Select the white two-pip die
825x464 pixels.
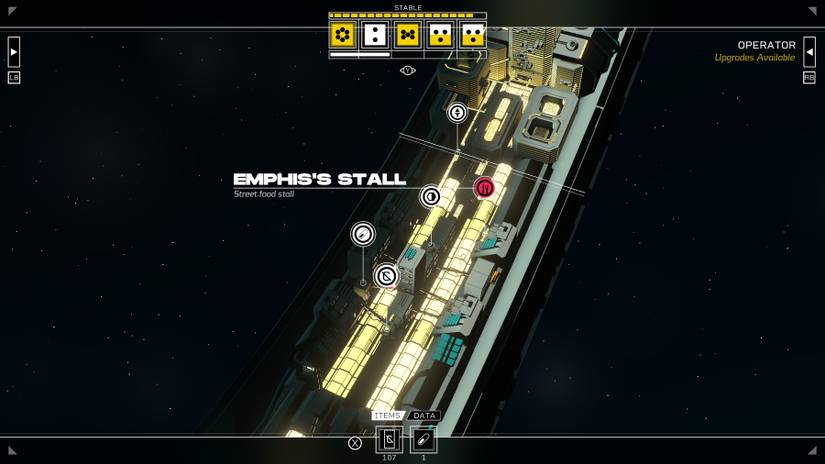375,36
